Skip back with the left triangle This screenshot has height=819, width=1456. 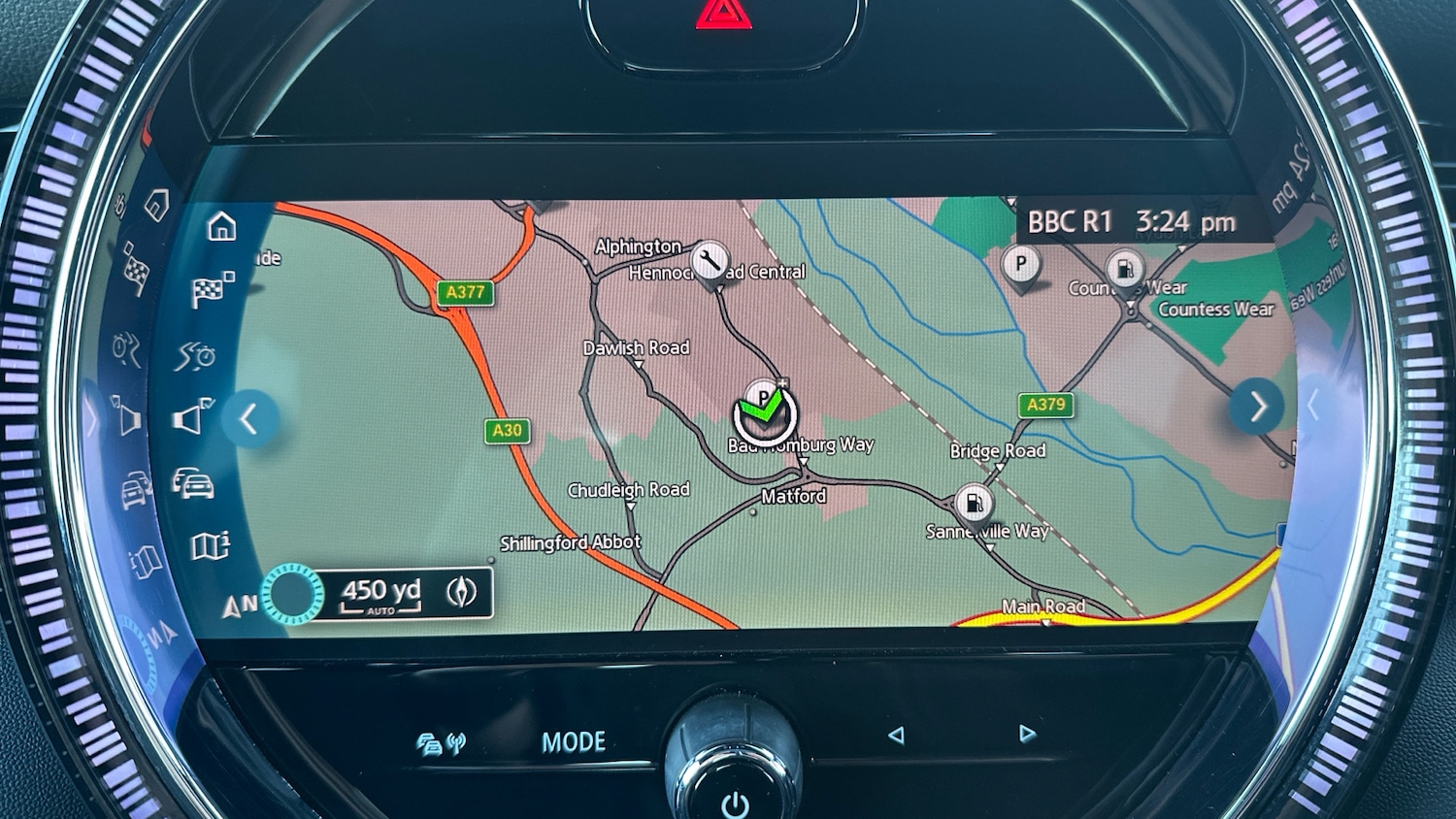point(896,736)
